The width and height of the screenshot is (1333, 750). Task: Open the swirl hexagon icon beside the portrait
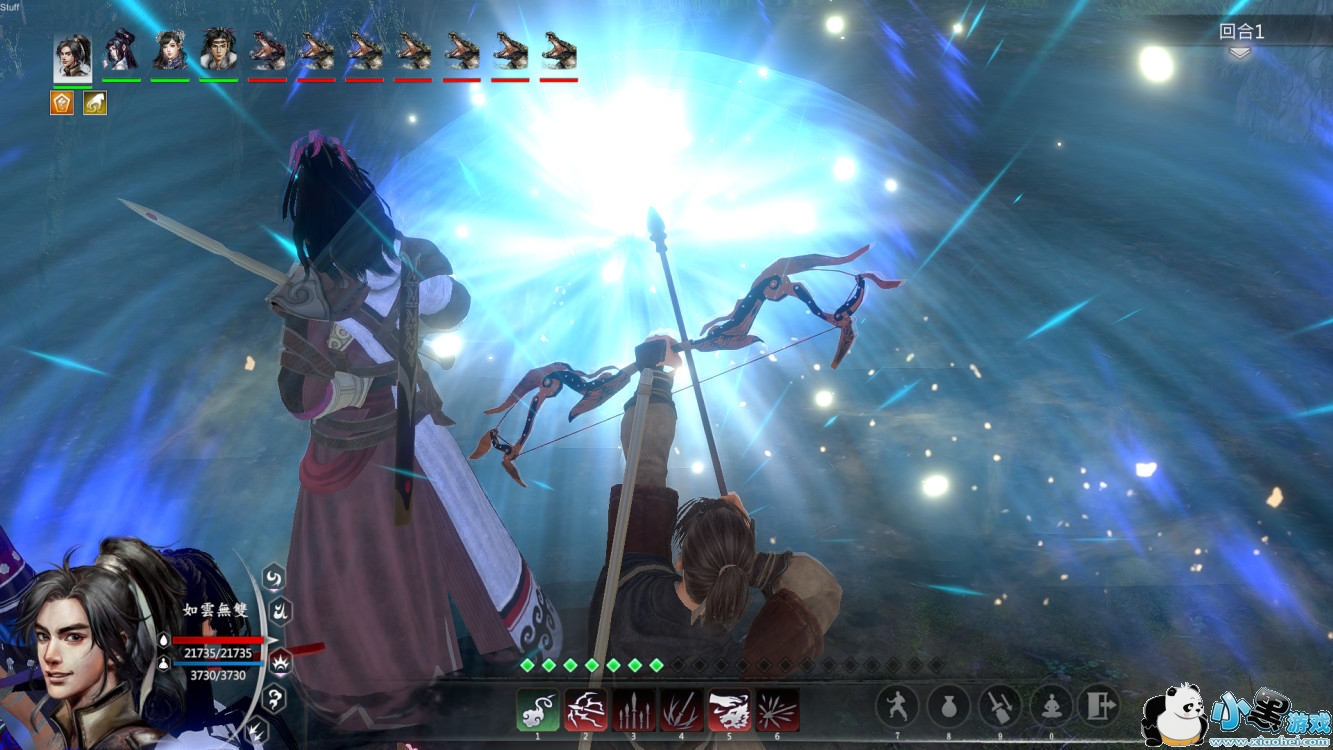(x=273, y=576)
